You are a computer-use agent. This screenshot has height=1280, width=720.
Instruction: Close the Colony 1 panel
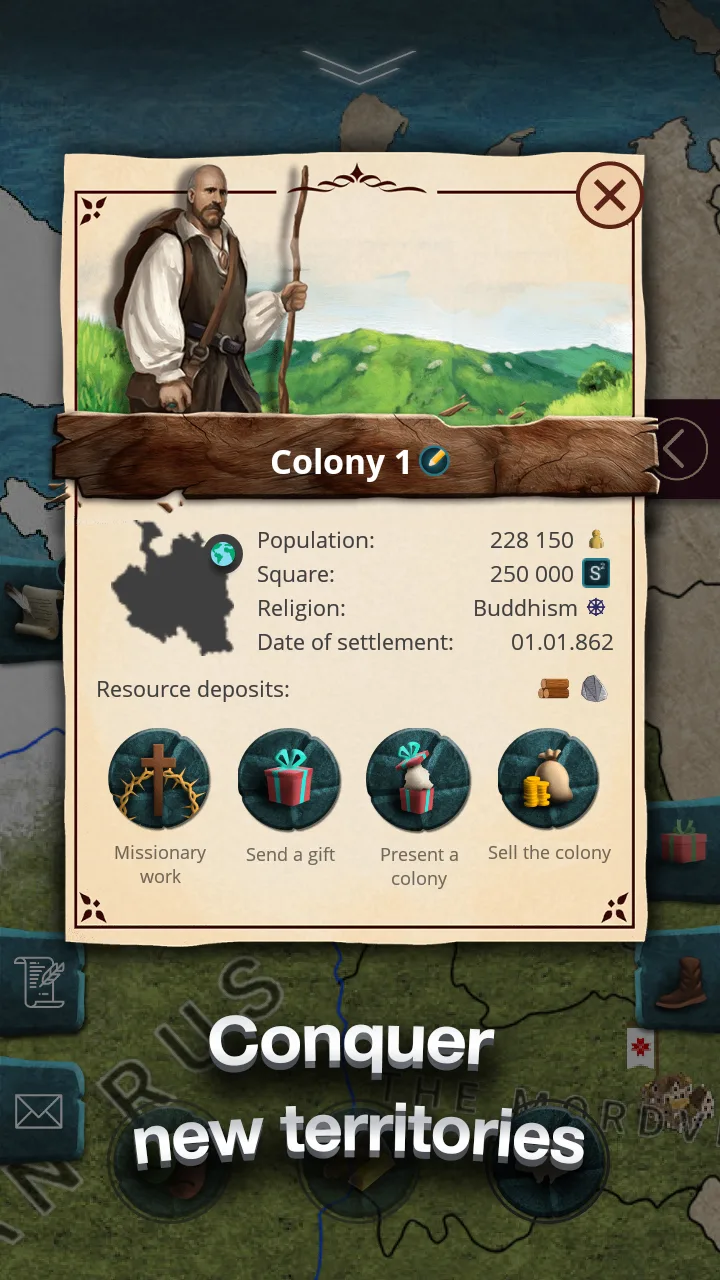609,196
